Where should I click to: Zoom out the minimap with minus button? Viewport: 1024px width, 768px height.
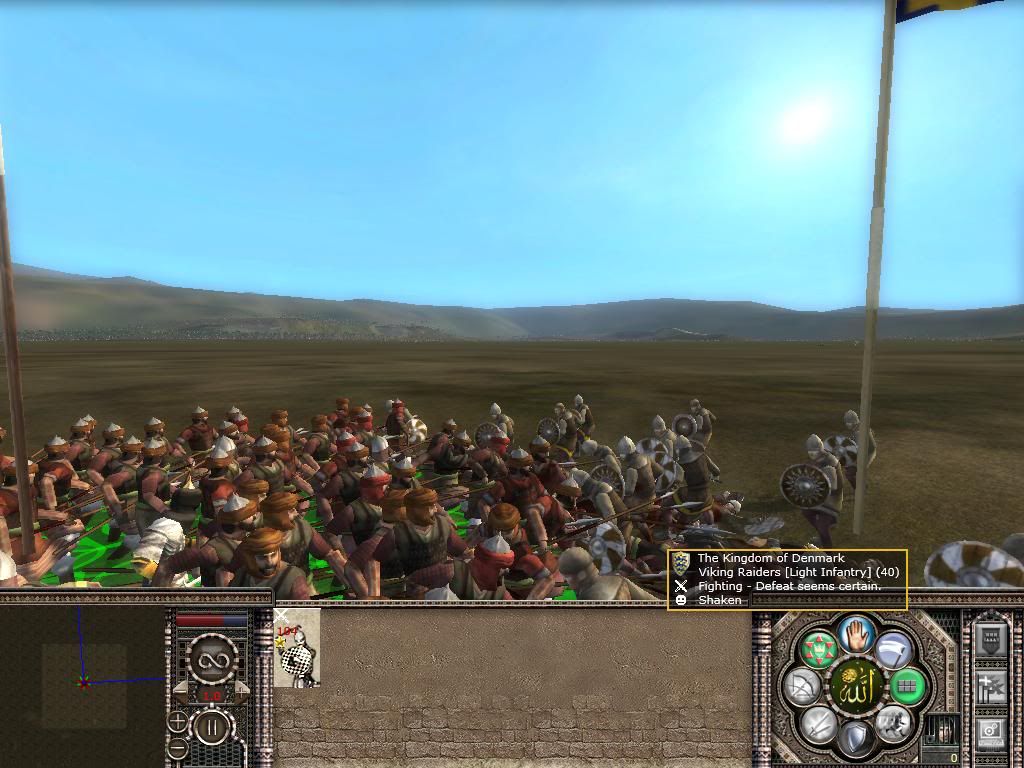178,747
